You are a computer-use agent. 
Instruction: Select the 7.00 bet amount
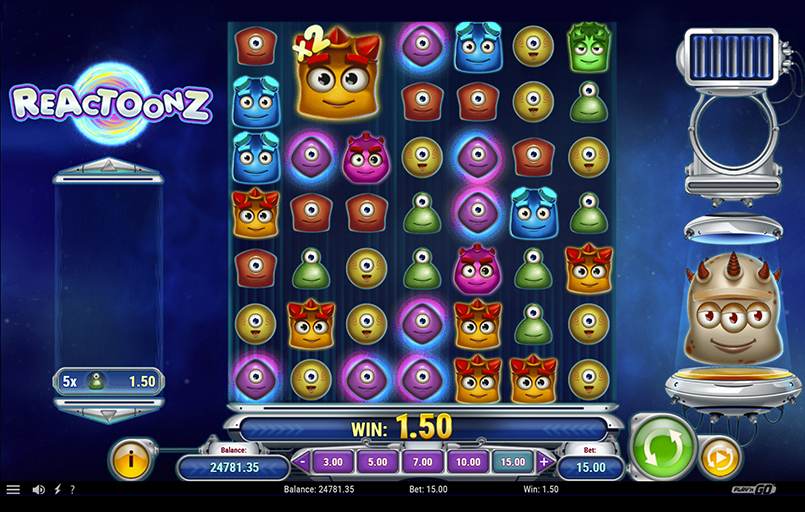click(421, 462)
